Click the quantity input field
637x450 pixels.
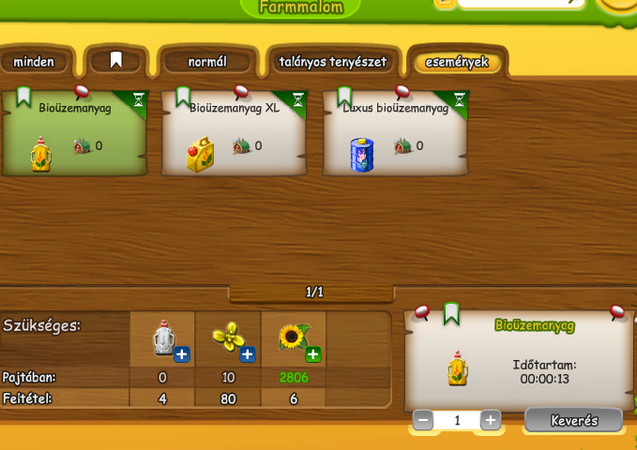pos(457,420)
